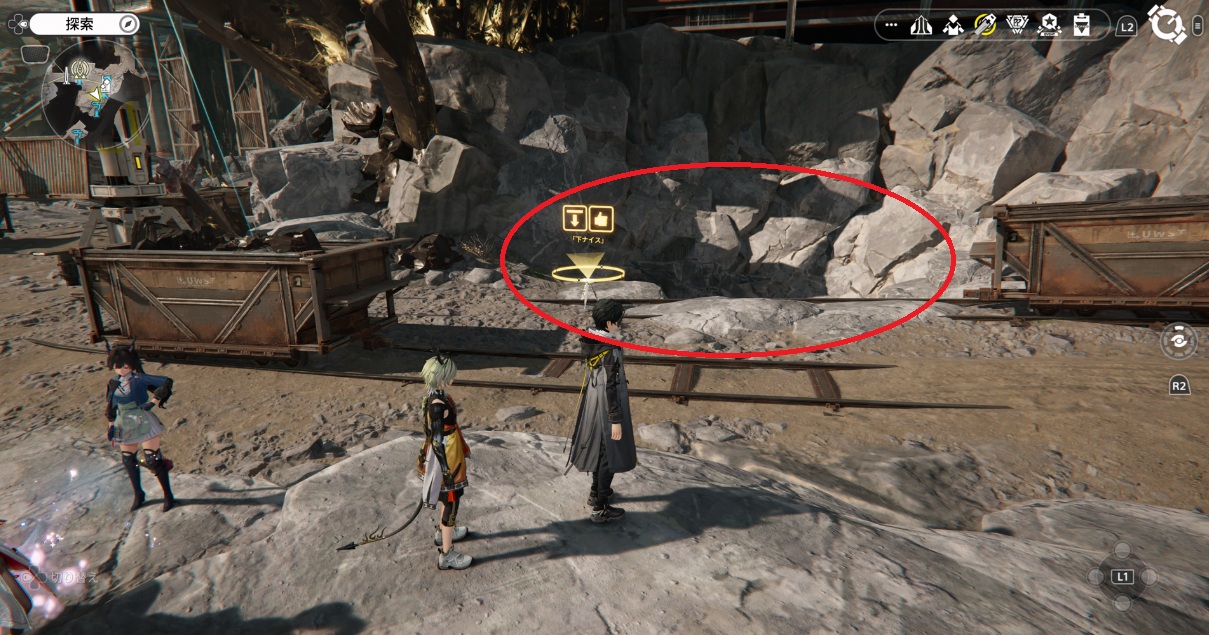Click the dotted rectangle touchpad icon
Viewport: 1209px width, 635px height.
tap(34, 53)
